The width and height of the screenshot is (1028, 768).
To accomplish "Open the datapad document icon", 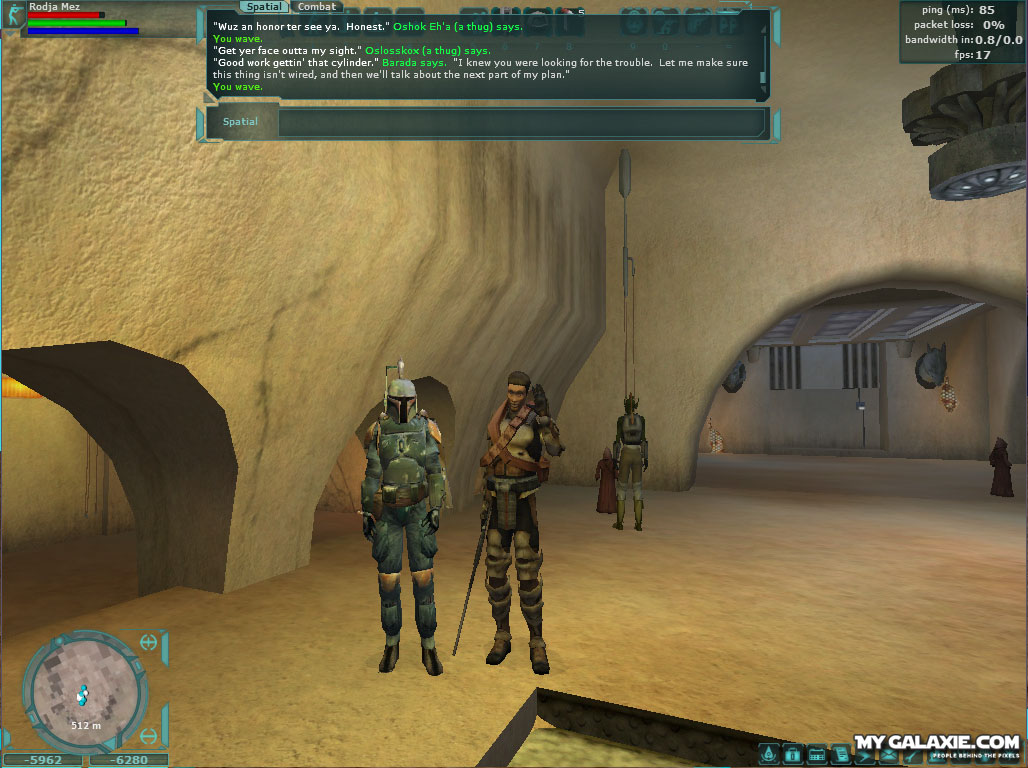I will 840,754.
